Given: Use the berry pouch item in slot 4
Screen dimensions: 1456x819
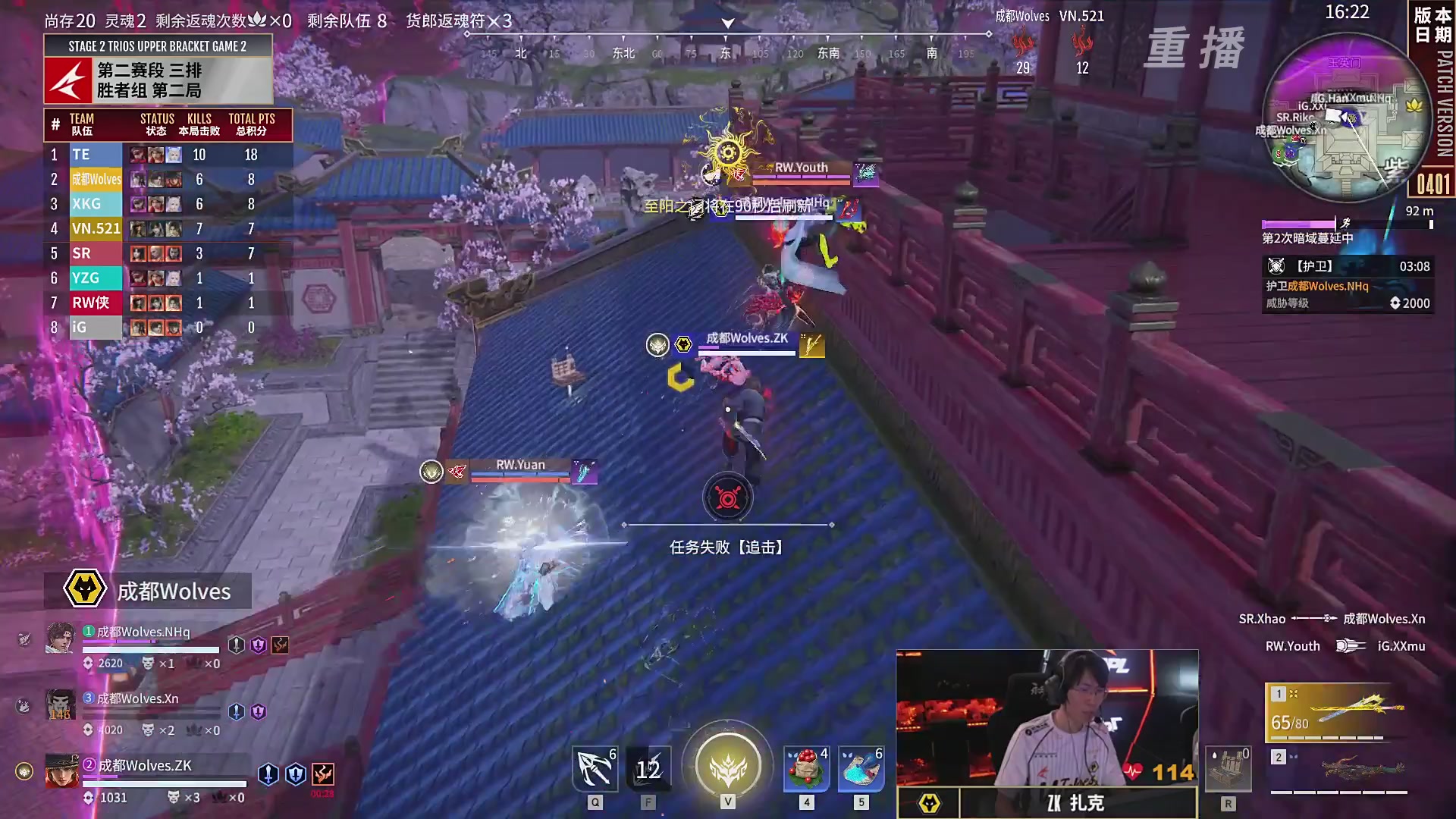Looking at the screenshot, I should pos(805,768).
